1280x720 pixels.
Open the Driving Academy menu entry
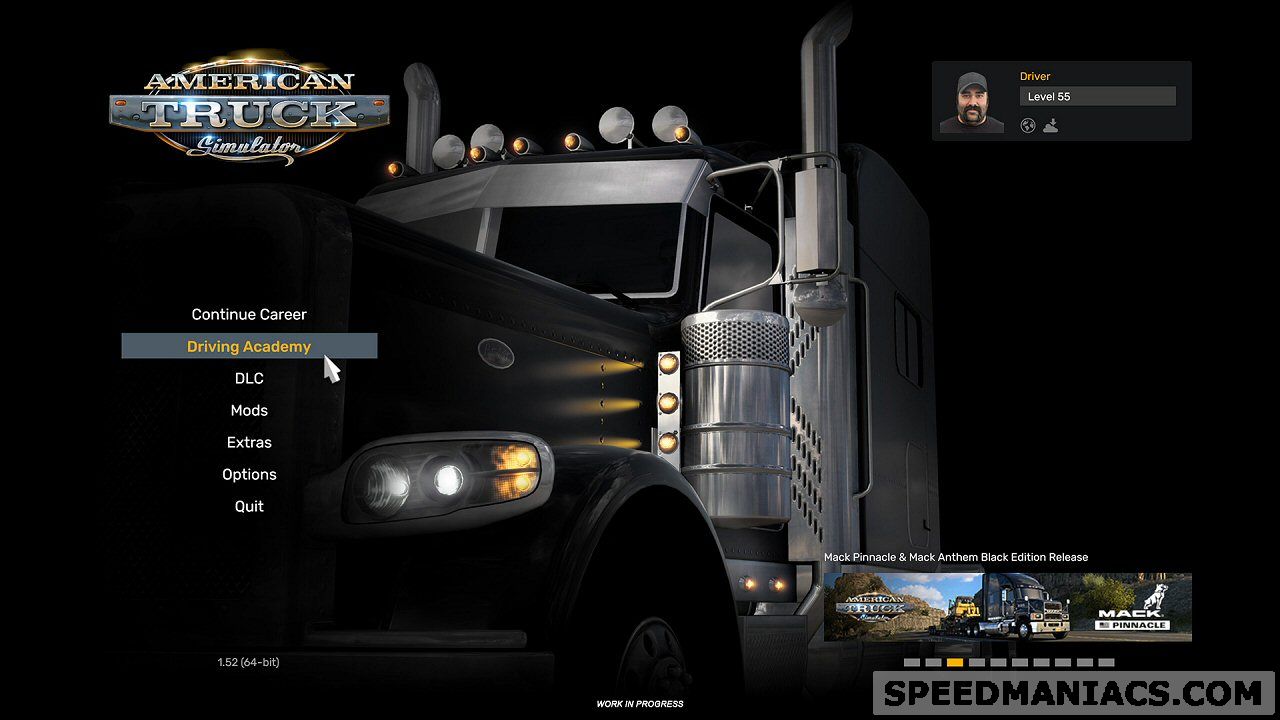click(249, 346)
